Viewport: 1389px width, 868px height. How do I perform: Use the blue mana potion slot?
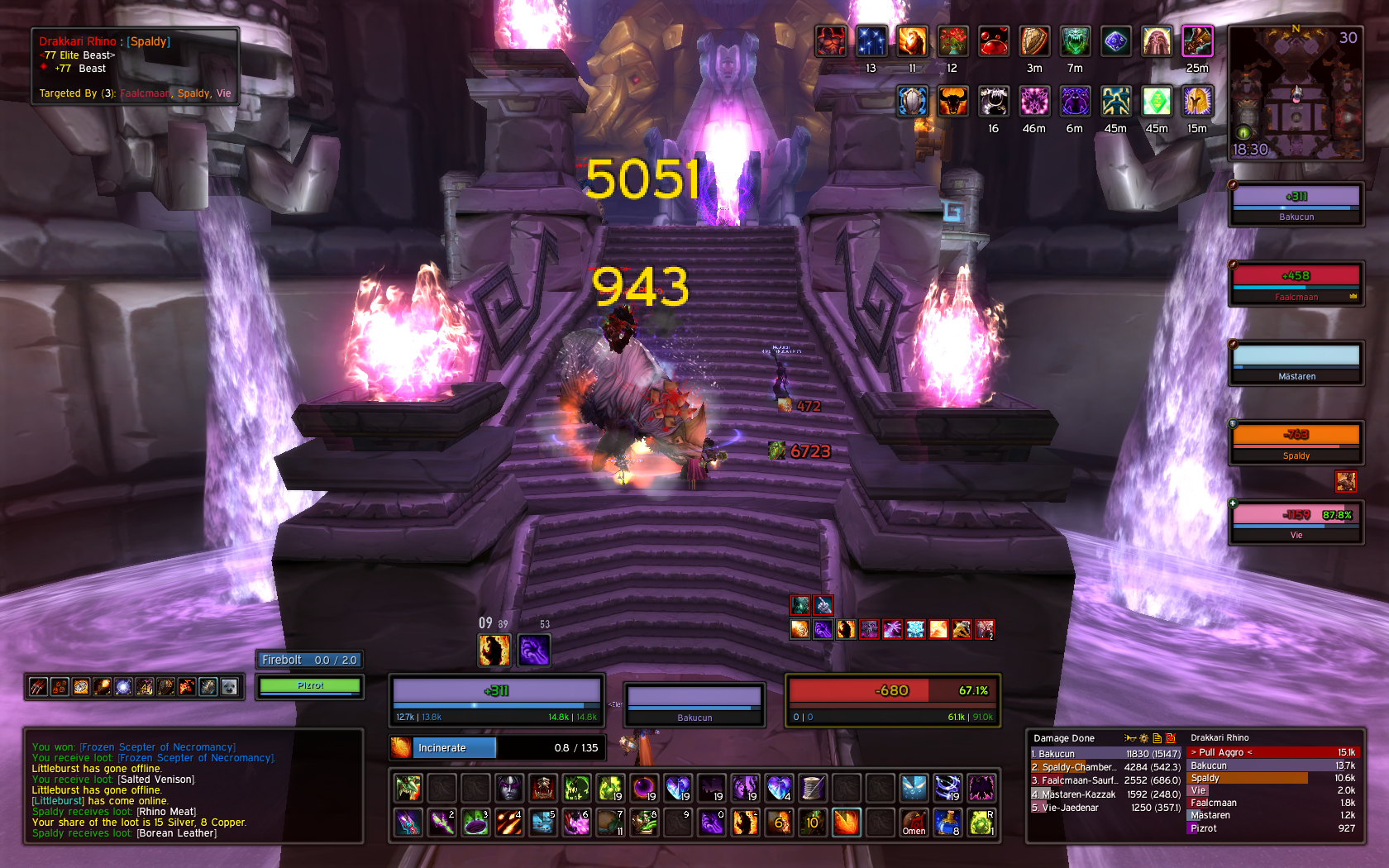coord(947,823)
